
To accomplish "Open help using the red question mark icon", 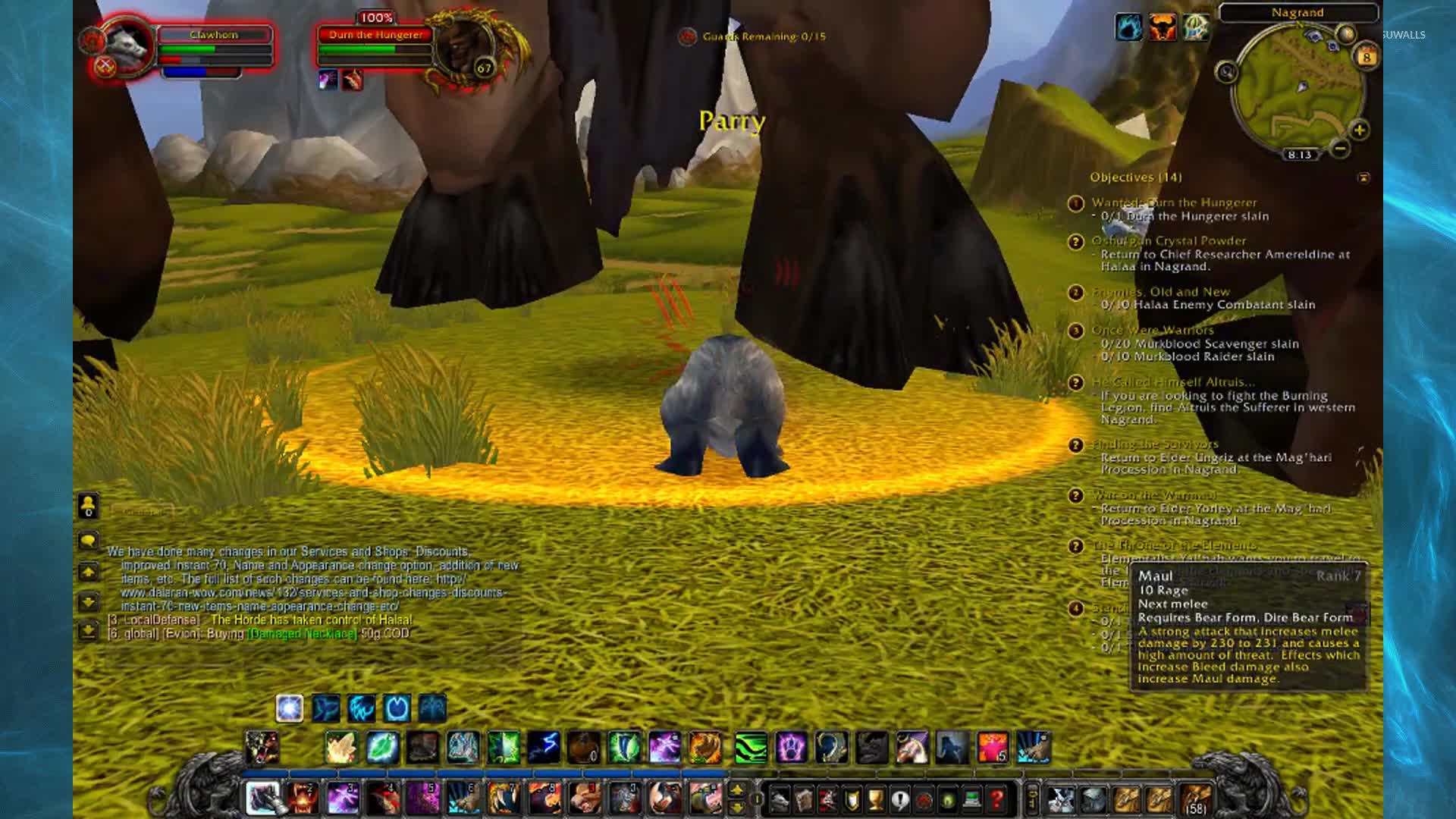I will coord(997,799).
